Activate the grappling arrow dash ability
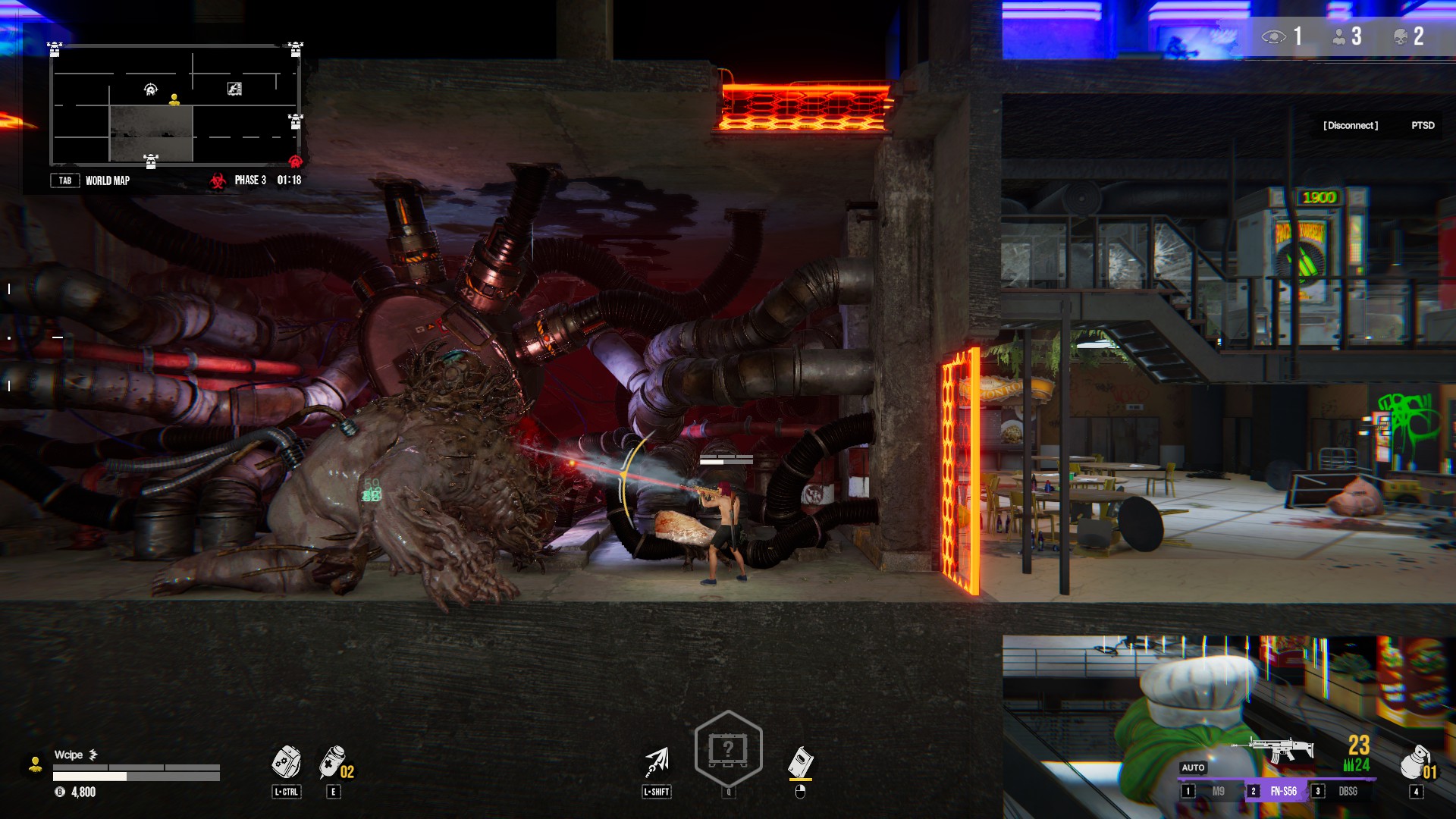Viewport: 1456px width, 819px height. pos(657,761)
